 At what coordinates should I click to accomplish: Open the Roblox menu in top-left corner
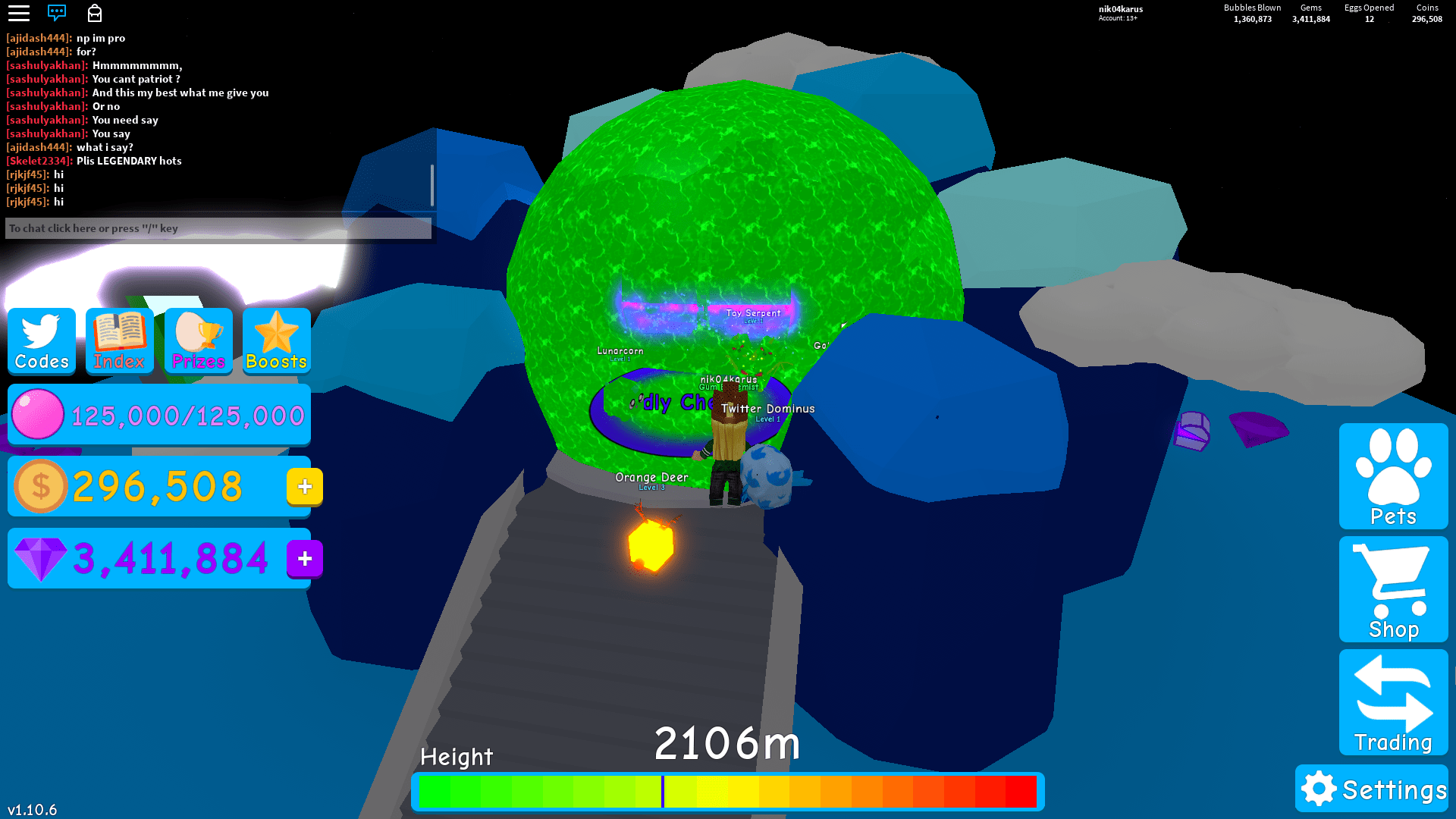[19, 13]
